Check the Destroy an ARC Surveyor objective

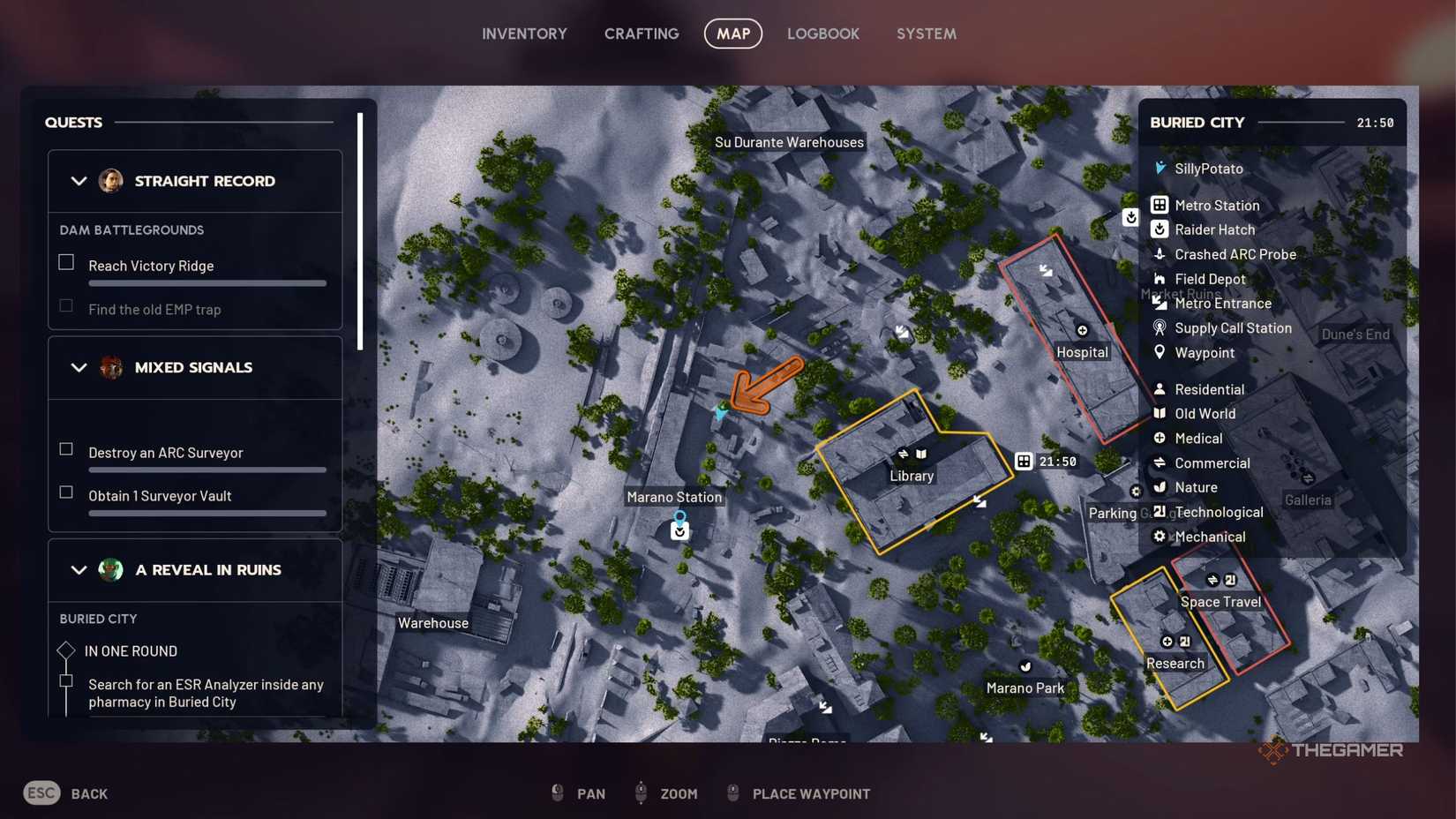65,448
